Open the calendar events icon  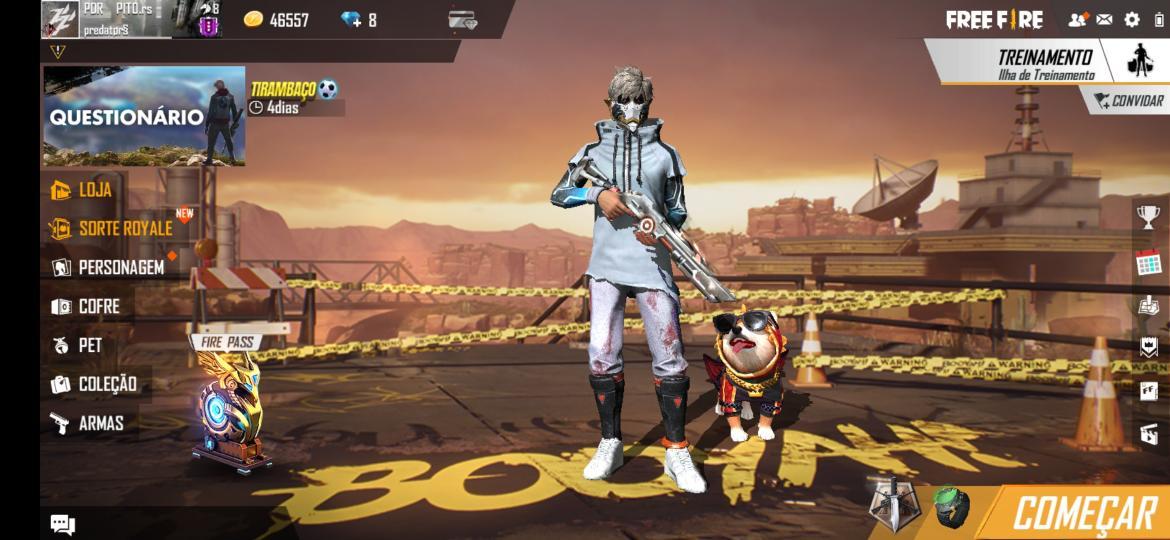pos(1148,263)
